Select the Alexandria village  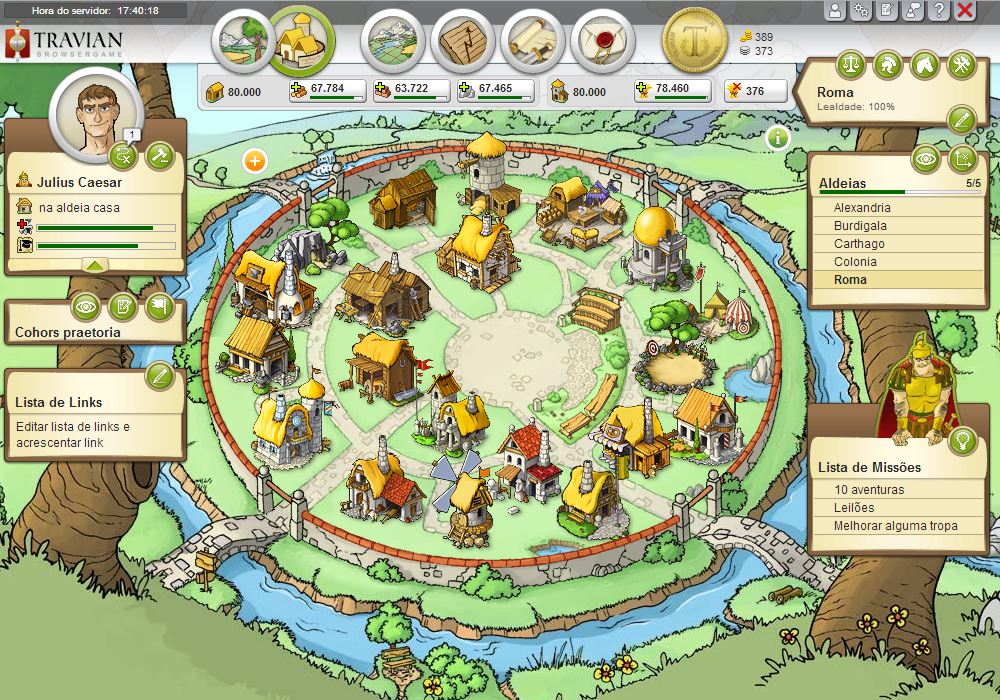tap(862, 208)
